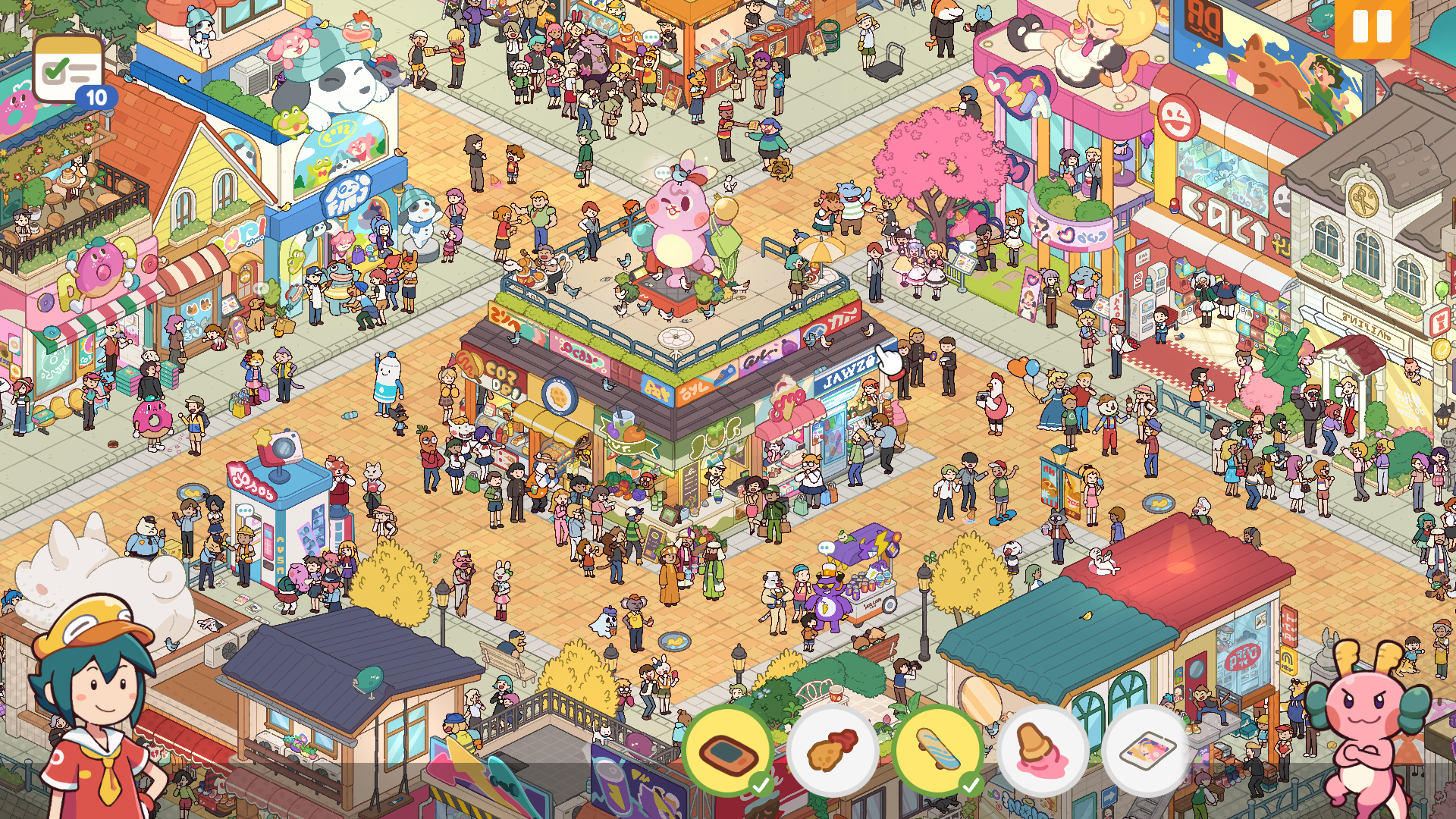The height and width of the screenshot is (819, 1456).
Task: Choose the fried chicken drumstick target
Action: pyautogui.click(x=833, y=750)
